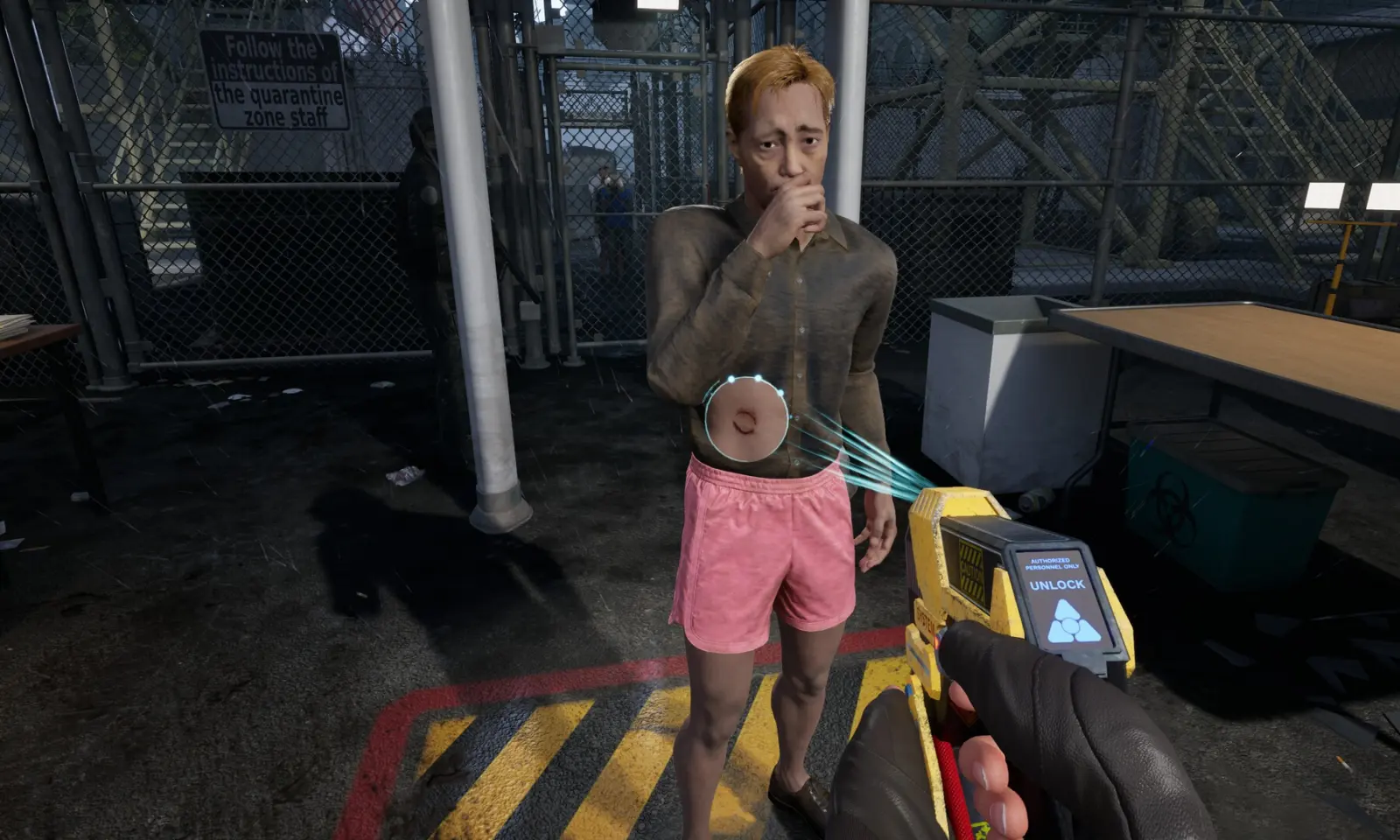Viewport: 1400px width, 840px height.
Task: Click AUTHORIZED PERSONNEL ONLY text
Action: coord(1054,562)
